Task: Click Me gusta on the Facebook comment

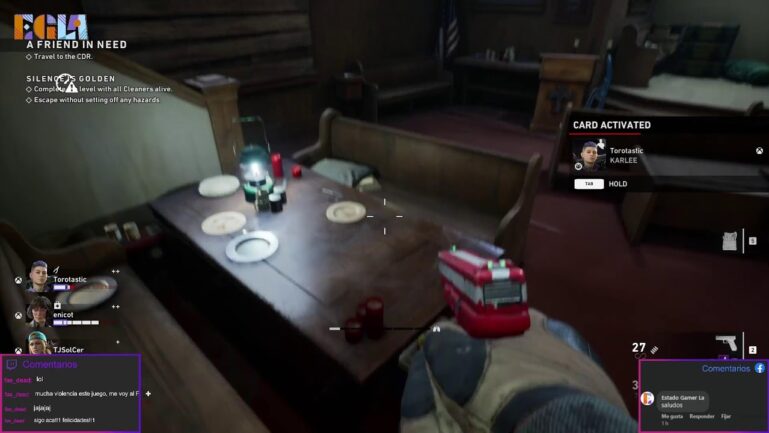Action: (x=672, y=416)
